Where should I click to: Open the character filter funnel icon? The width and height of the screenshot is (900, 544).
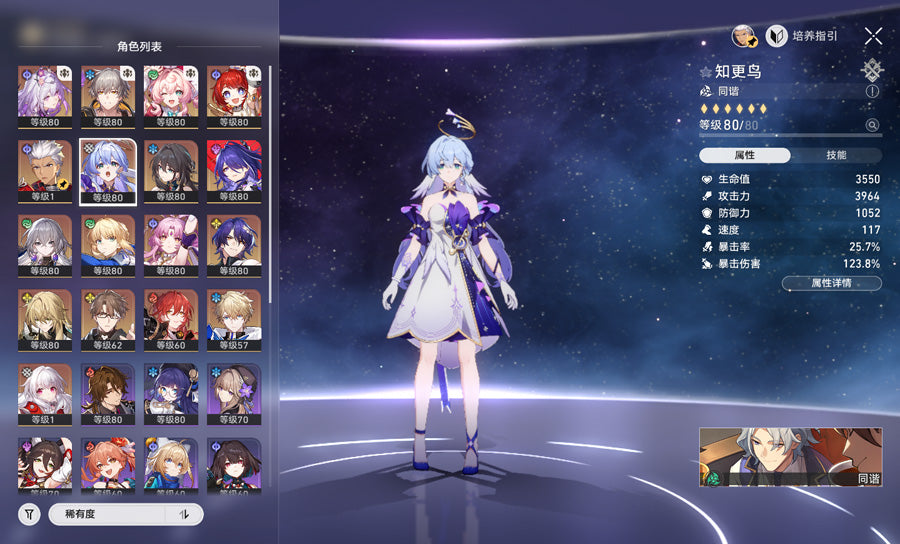coord(29,514)
